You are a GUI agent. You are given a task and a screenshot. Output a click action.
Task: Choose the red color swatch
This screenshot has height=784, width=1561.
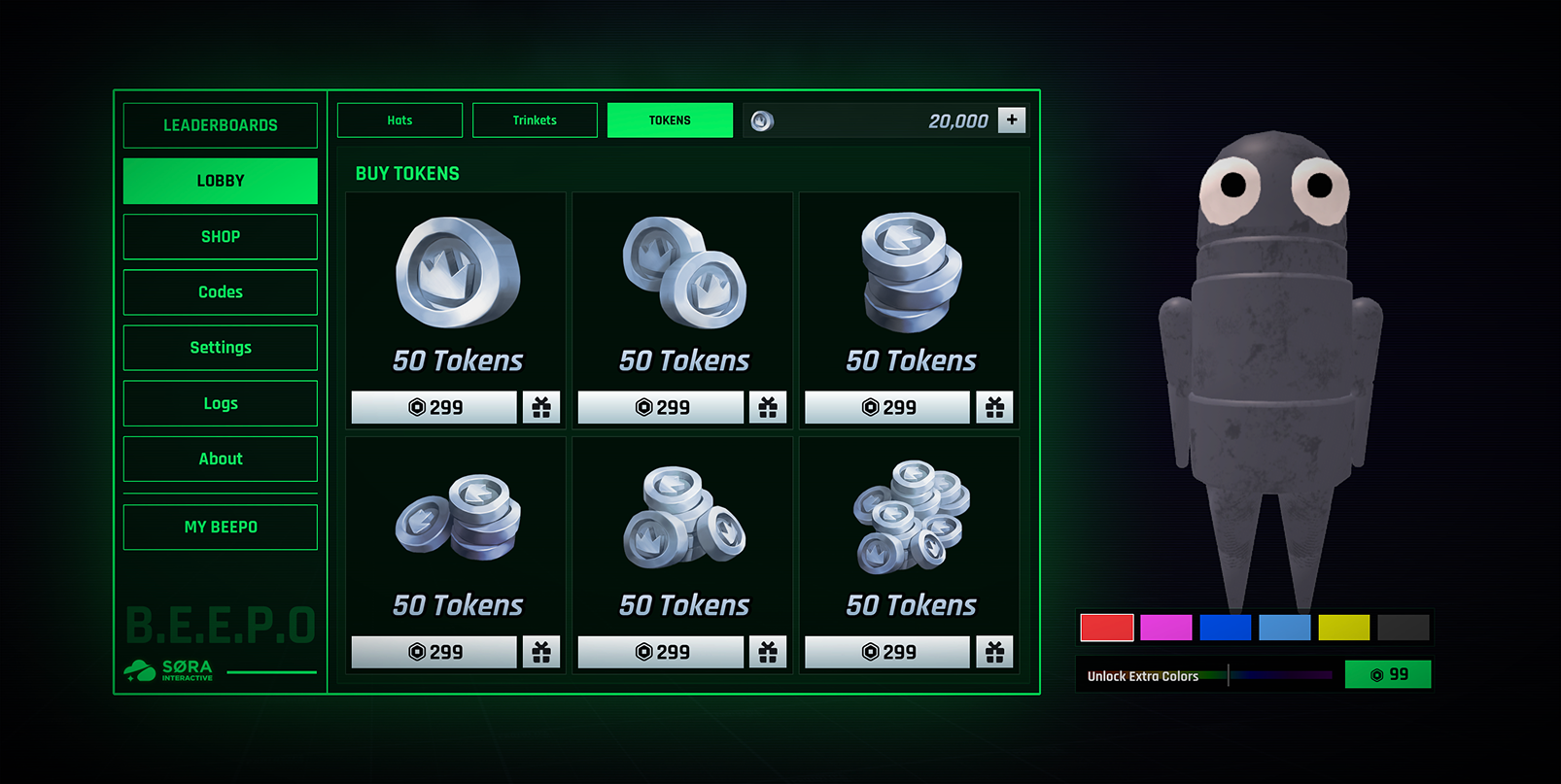(1106, 628)
